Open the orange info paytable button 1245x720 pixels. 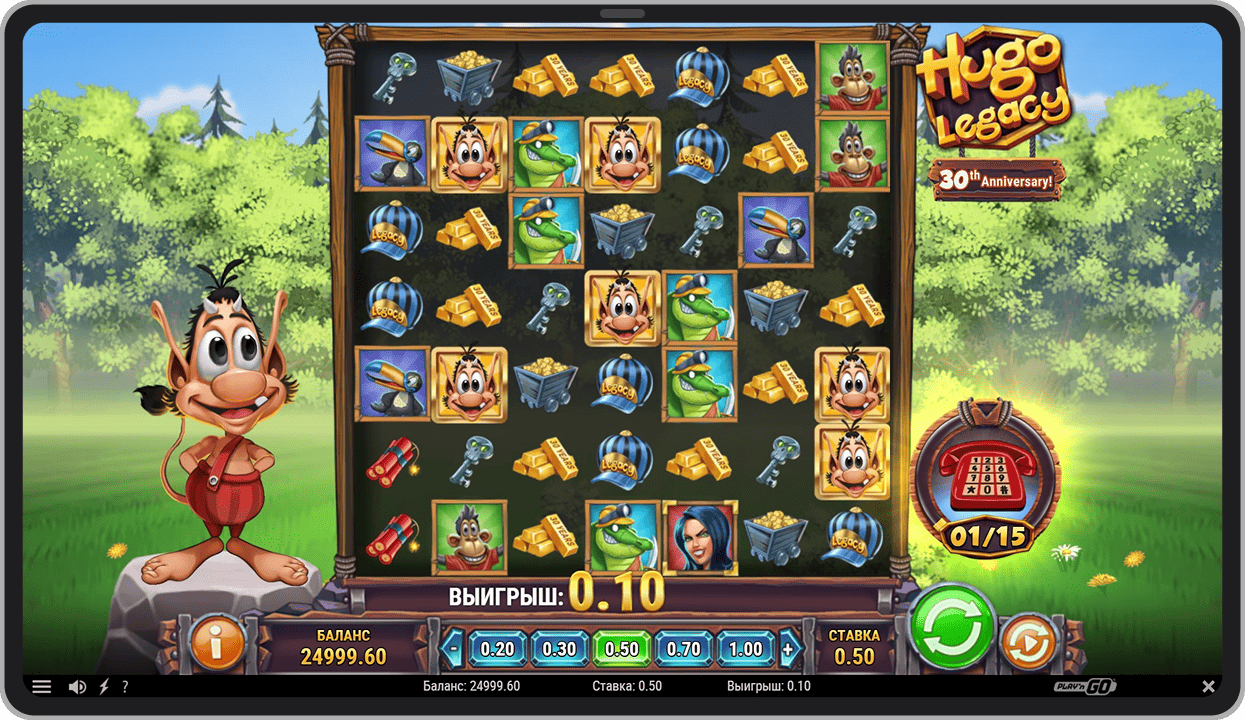pyautogui.click(x=216, y=643)
